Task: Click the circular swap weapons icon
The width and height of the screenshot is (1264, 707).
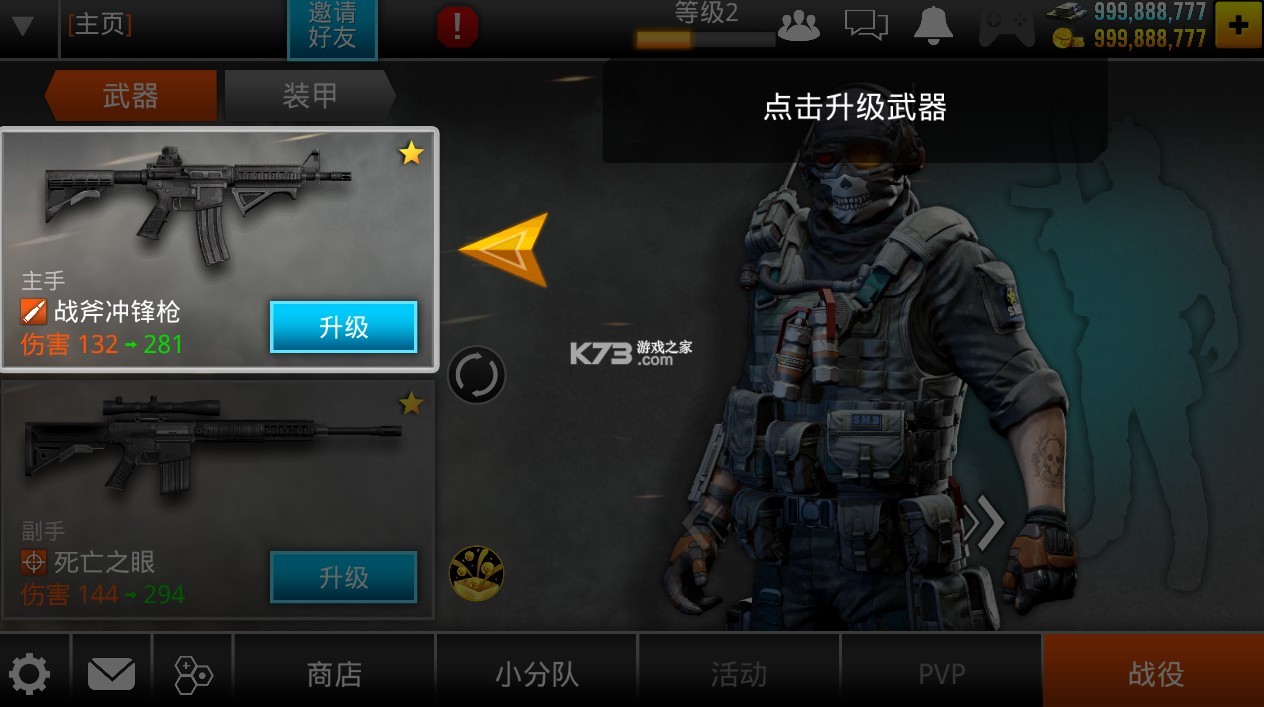Action: pyautogui.click(x=476, y=376)
